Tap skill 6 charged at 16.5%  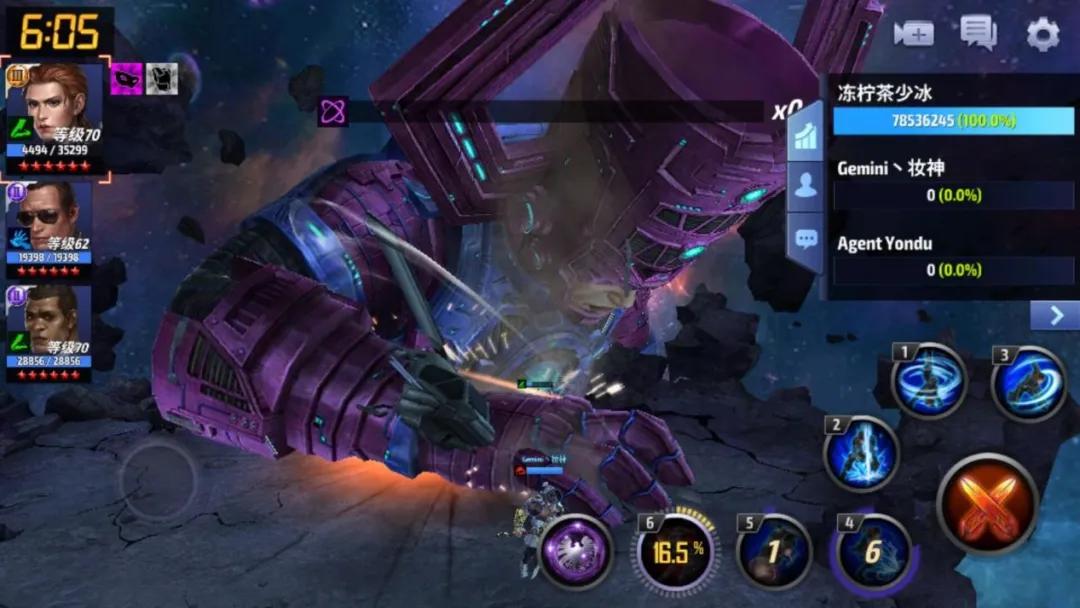pyautogui.click(x=674, y=550)
